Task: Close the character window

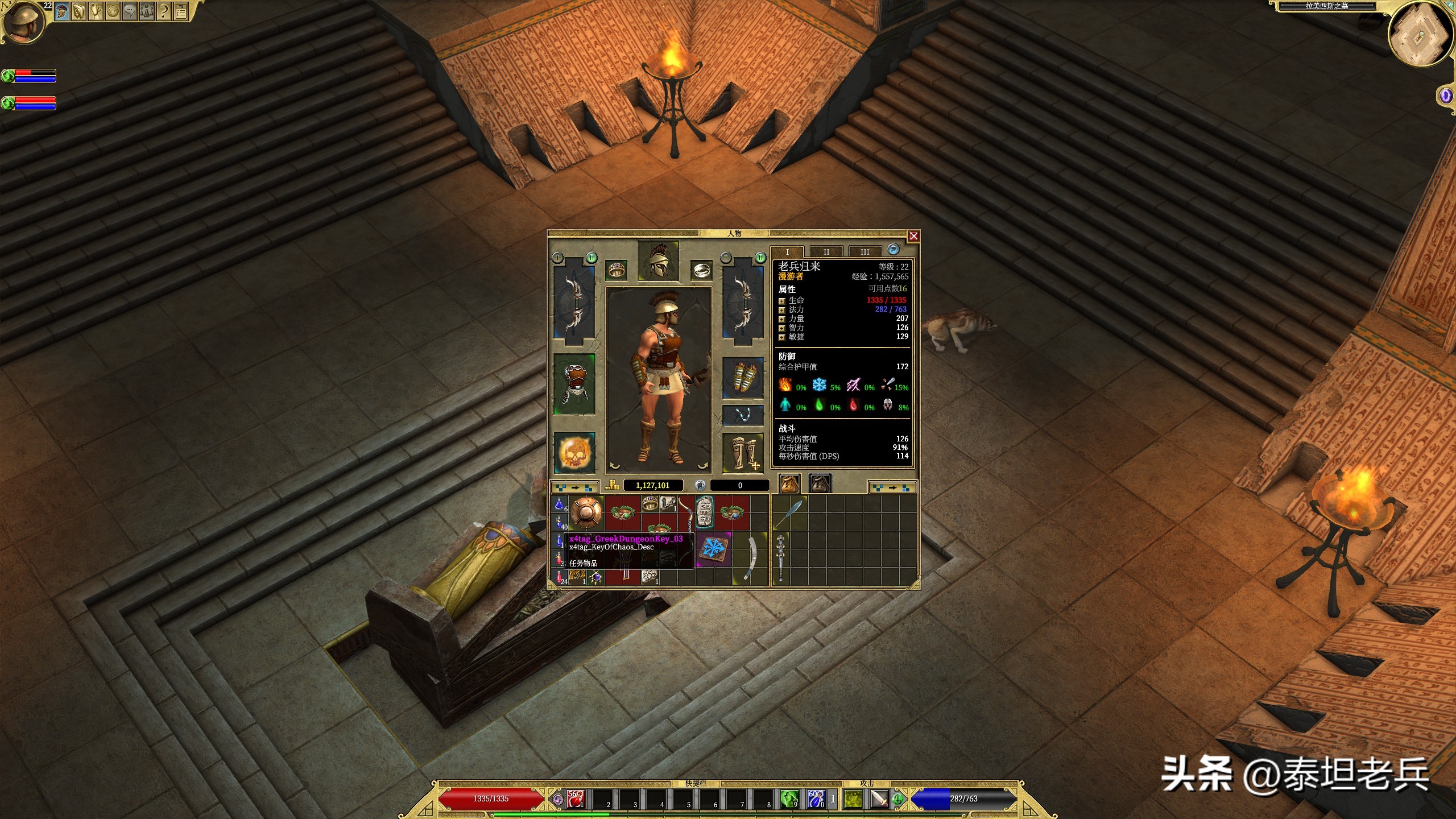Action: [x=913, y=236]
